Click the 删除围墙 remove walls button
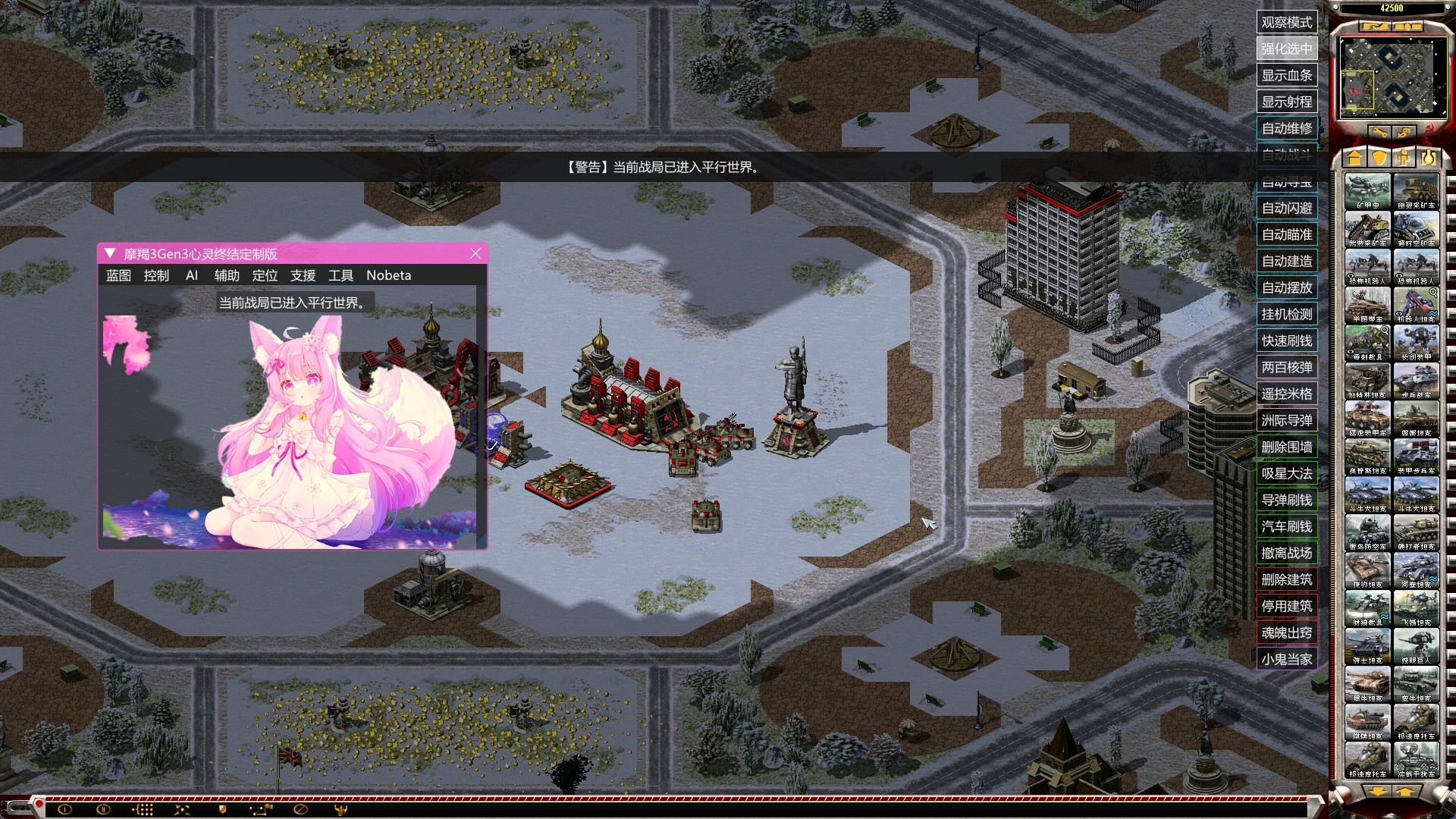This screenshot has height=819, width=1456. point(1286,447)
